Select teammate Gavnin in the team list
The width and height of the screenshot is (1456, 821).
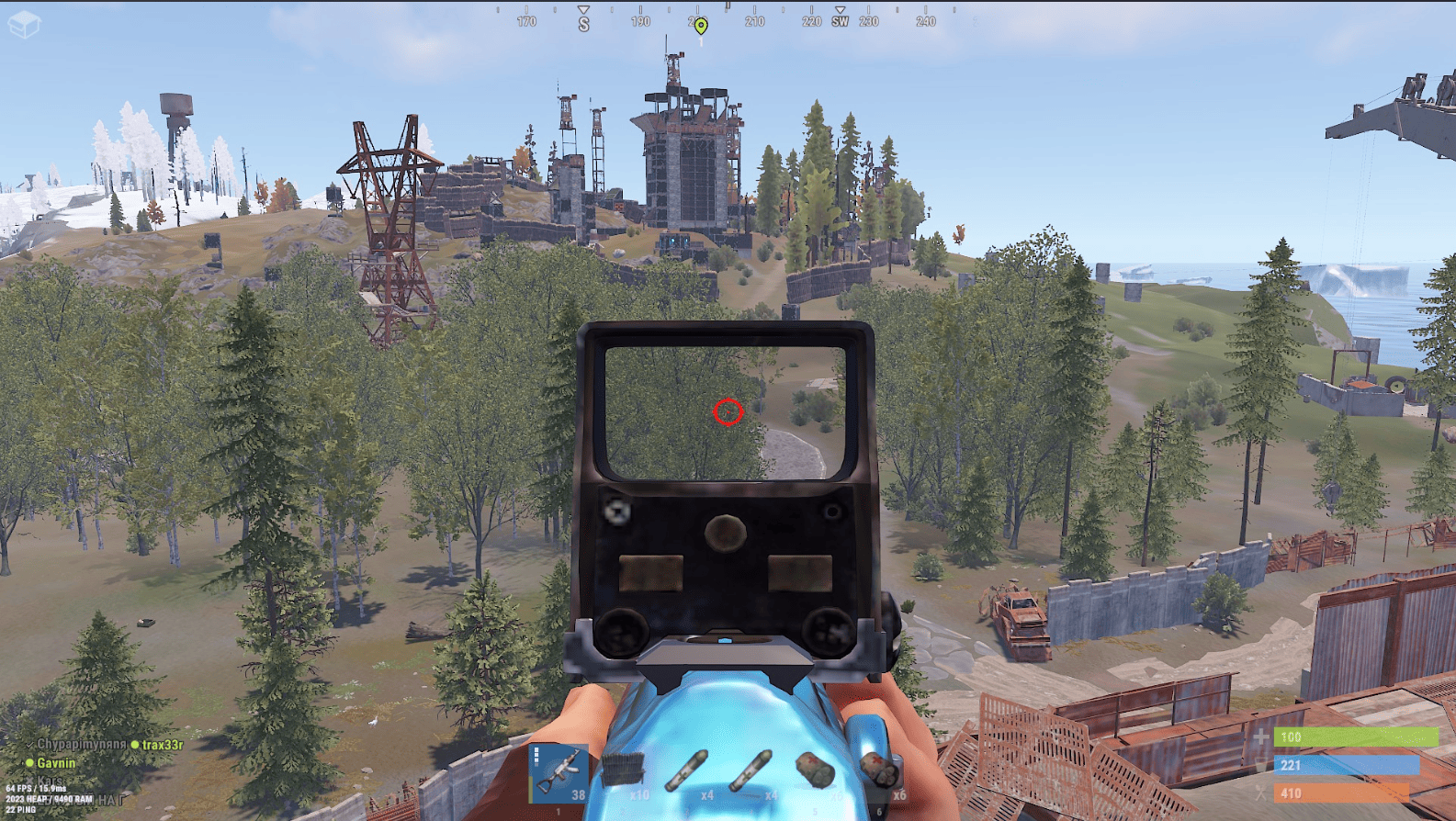(x=56, y=763)
